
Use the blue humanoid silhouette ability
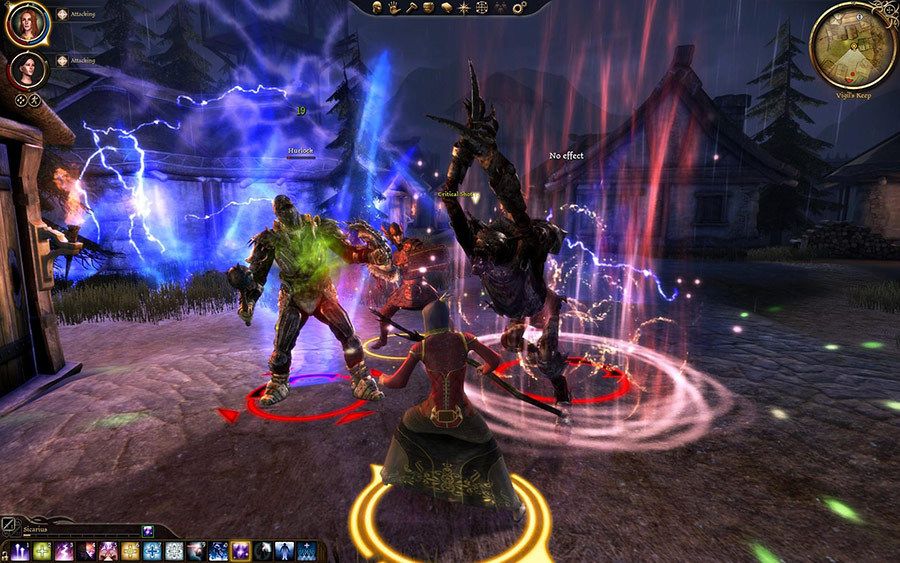pos(285,551)
